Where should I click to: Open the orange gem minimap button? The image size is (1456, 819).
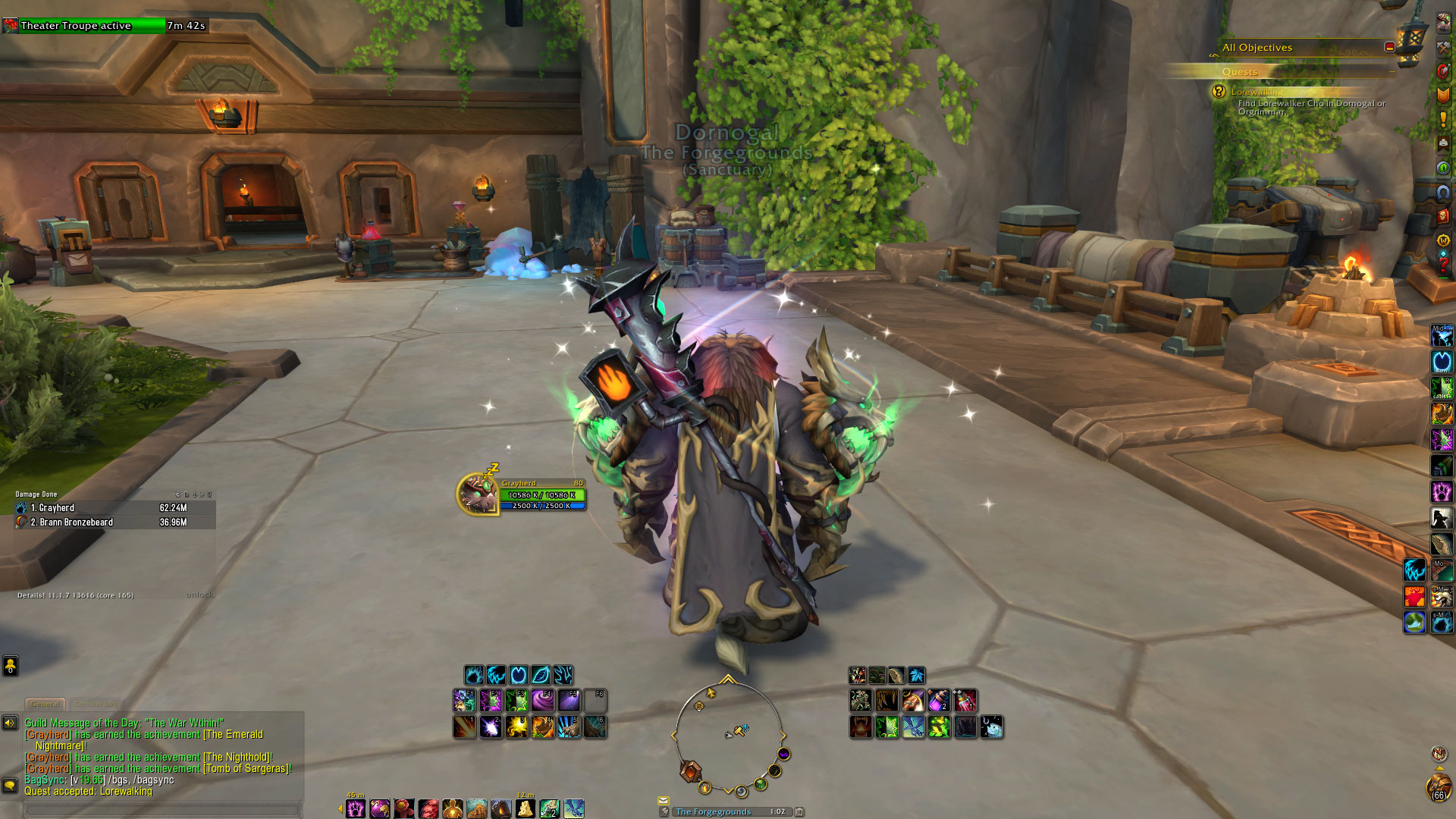point(690,771)
